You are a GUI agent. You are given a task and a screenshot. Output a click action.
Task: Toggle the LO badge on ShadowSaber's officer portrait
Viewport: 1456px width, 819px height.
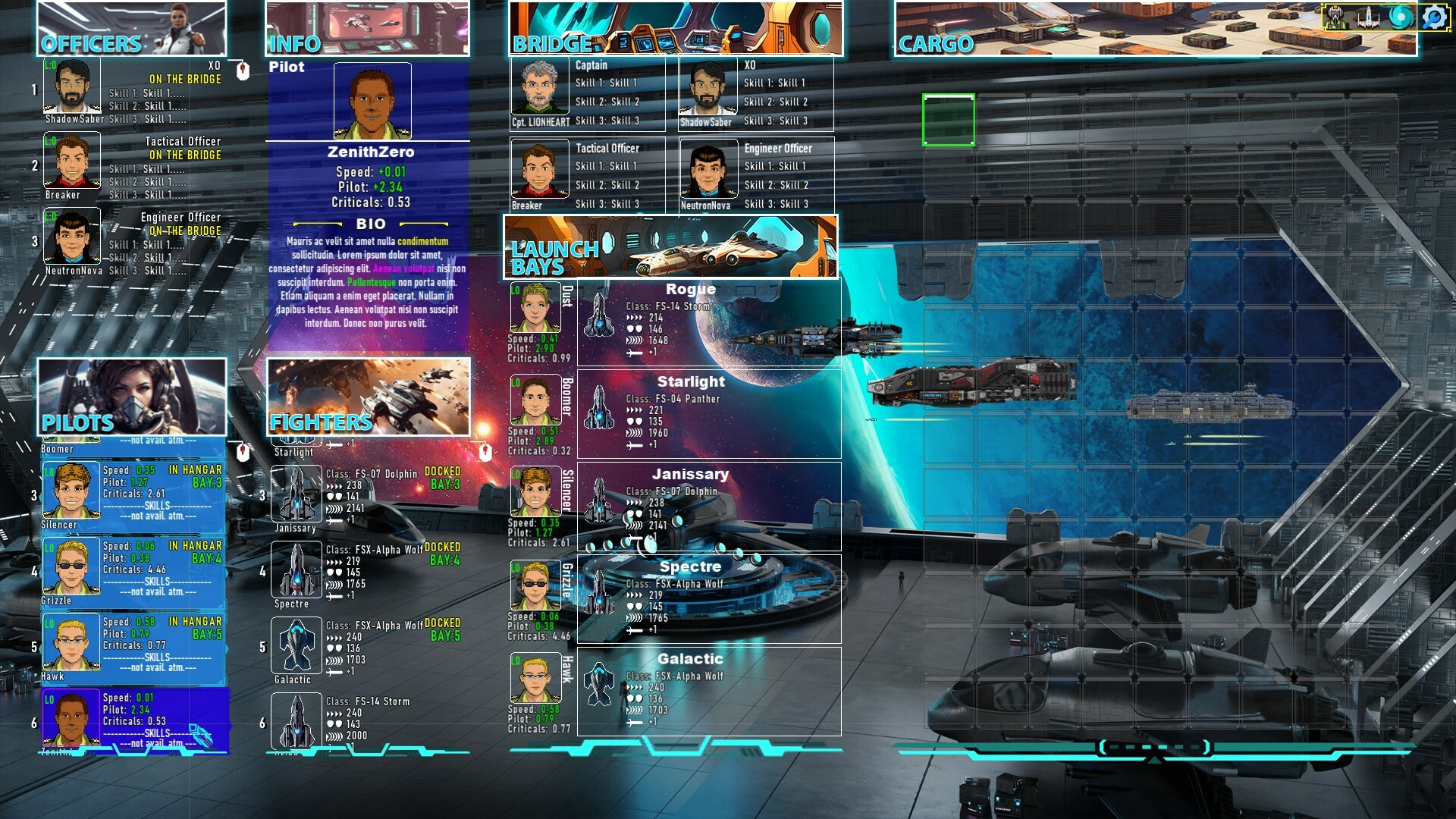pos(50,67)
